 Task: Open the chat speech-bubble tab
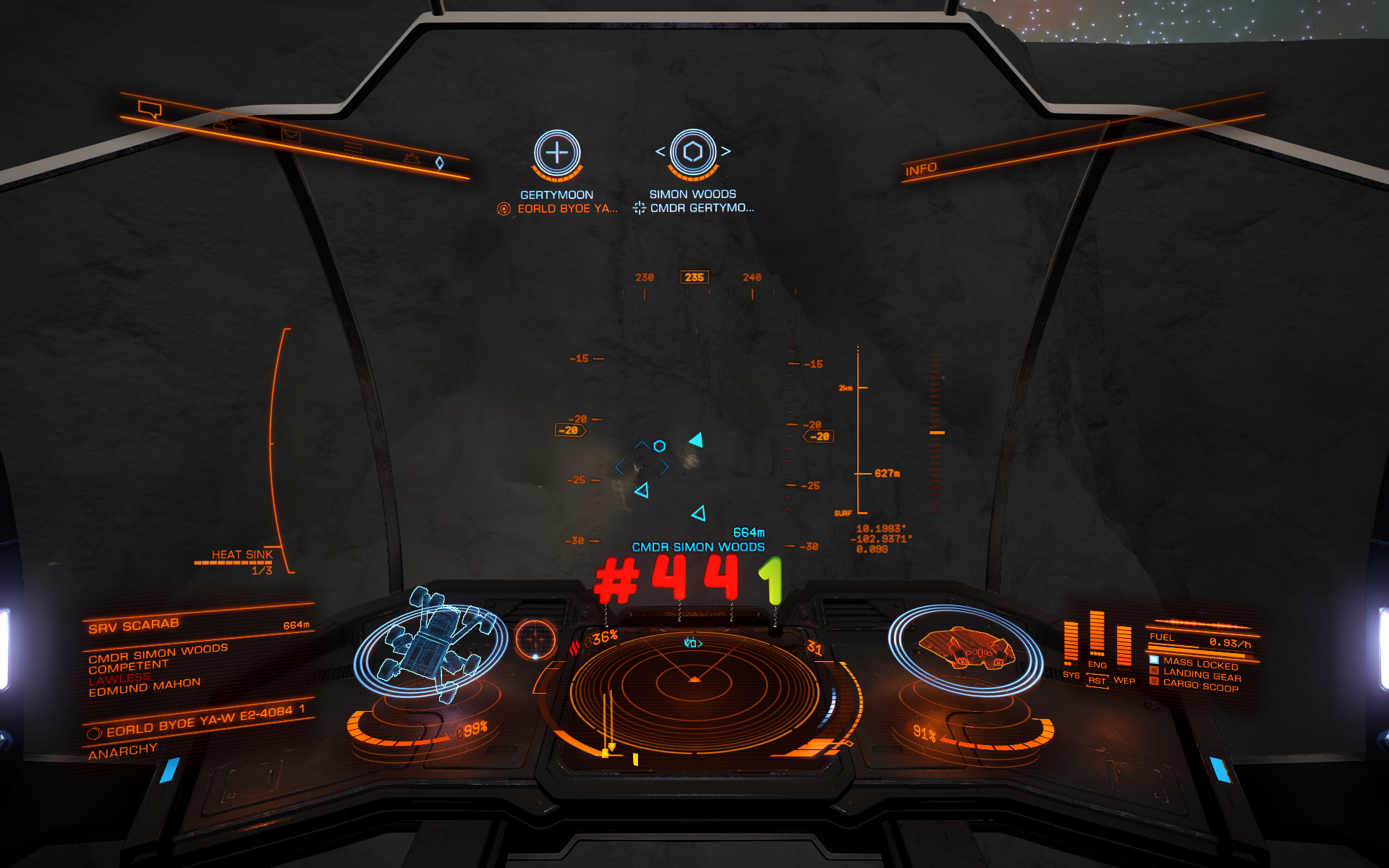150,110
